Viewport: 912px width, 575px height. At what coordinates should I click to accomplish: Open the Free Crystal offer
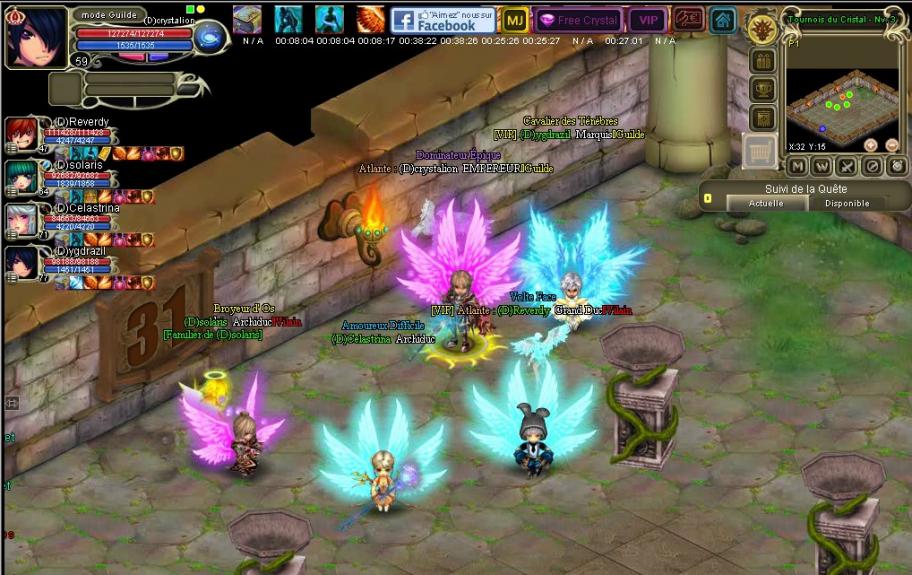tap(579, 20)
